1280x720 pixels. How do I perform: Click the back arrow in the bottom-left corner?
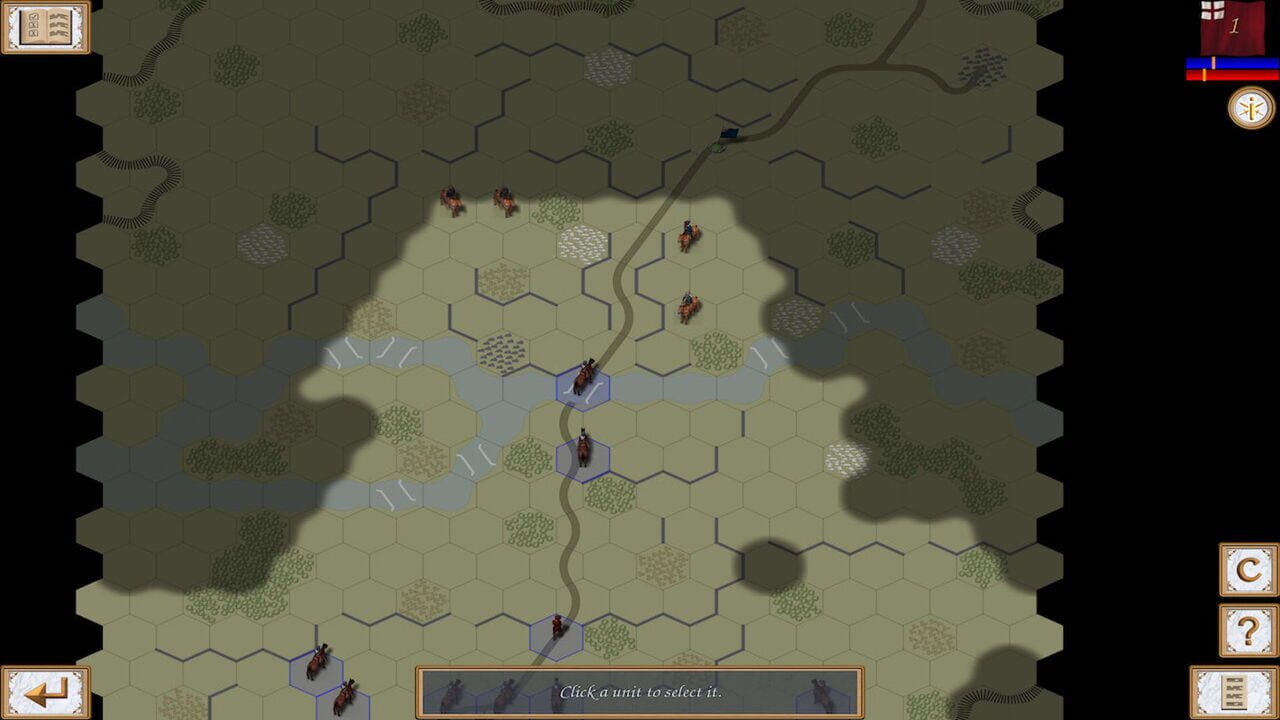tap(45, 691)
